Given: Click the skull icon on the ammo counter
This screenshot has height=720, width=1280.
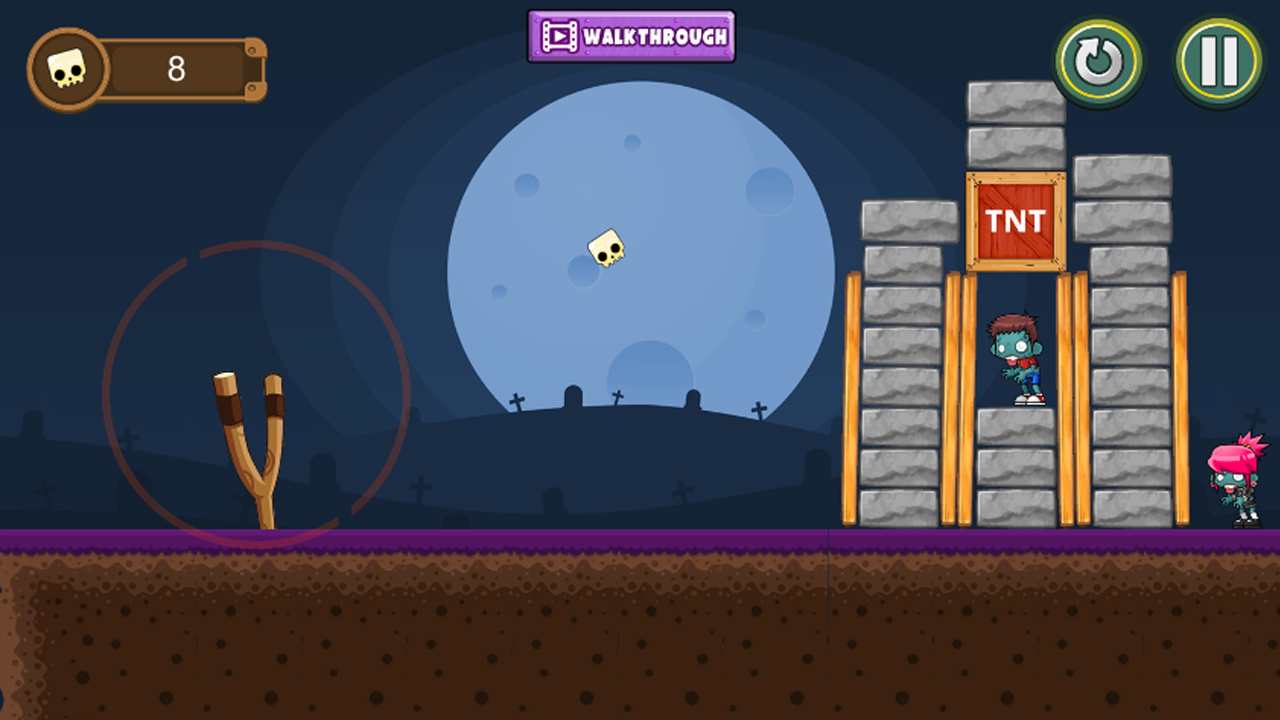Looking at the screenshot, I should [68, 68].
